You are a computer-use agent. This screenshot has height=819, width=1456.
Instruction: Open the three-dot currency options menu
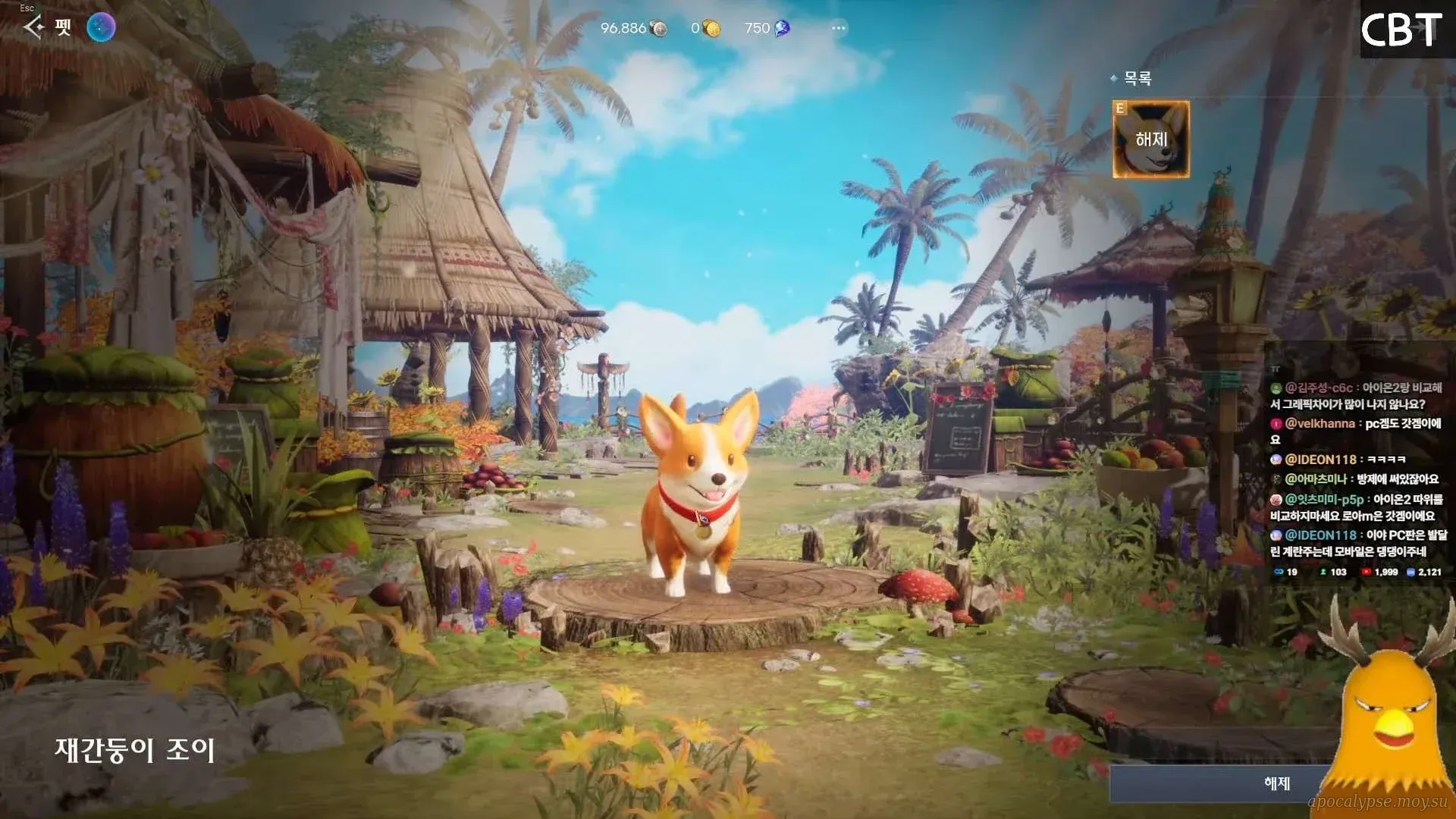point(838,28)
